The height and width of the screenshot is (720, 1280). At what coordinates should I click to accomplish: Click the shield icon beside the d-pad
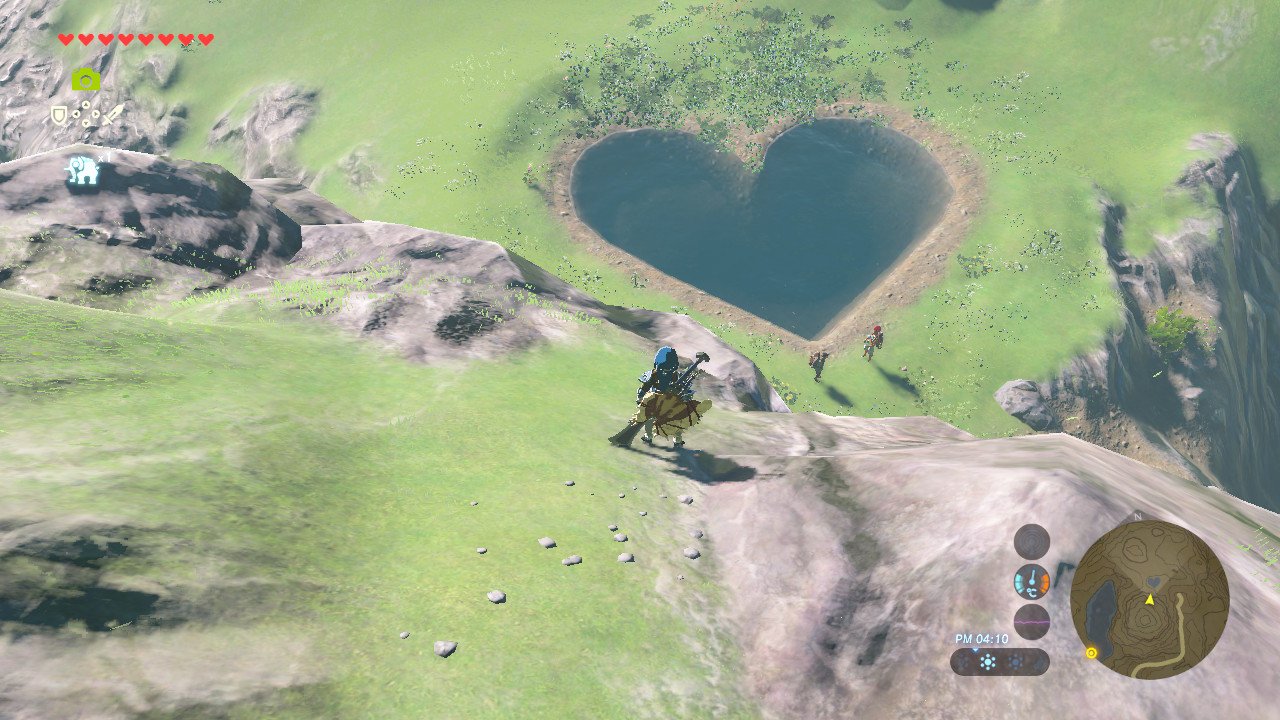[x=59, y=114]
